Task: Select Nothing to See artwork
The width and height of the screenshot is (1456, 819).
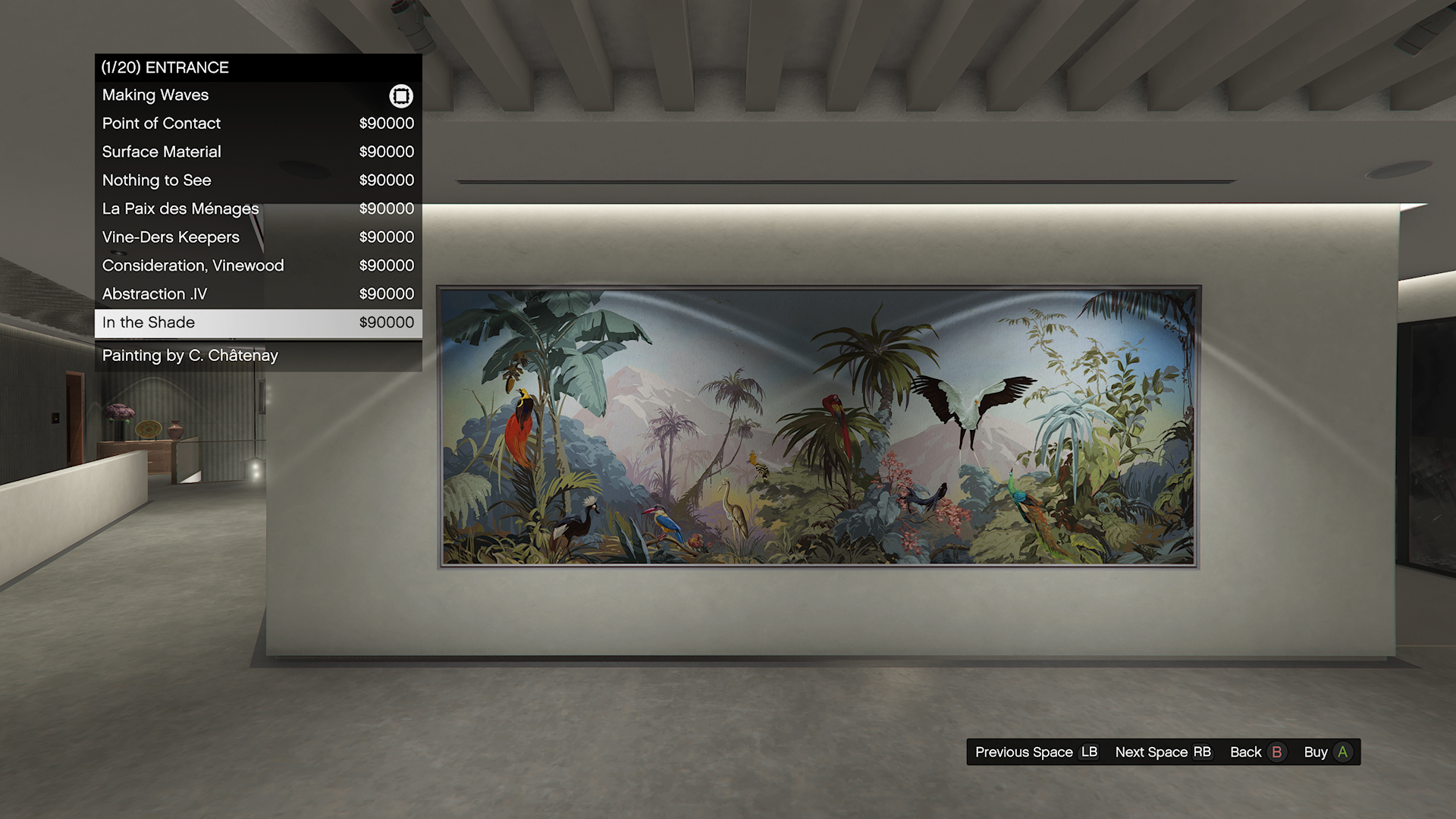Action: [x=258, y=180]
